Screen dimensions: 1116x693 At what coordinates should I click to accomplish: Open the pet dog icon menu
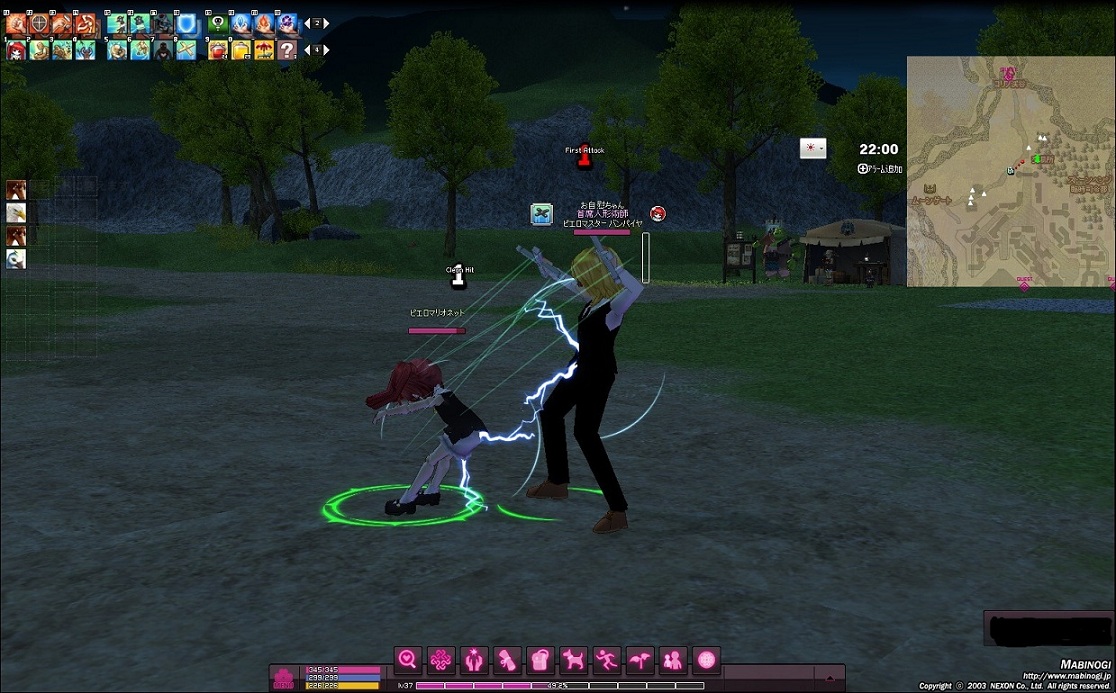pyautogui.click(x=573, y=660)
